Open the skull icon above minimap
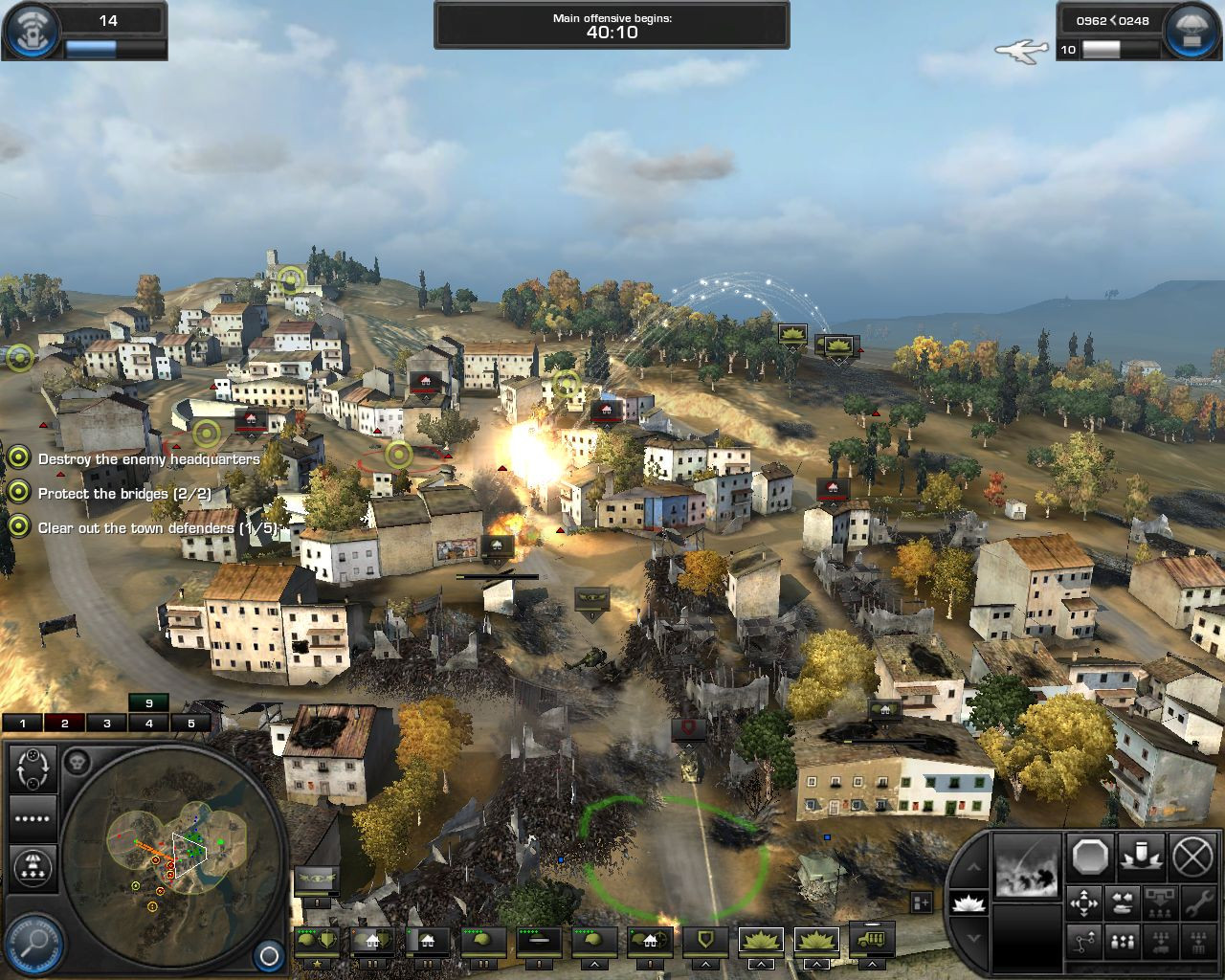The image size is (1225, 980). pyautogui.click(x=78, y=763)
